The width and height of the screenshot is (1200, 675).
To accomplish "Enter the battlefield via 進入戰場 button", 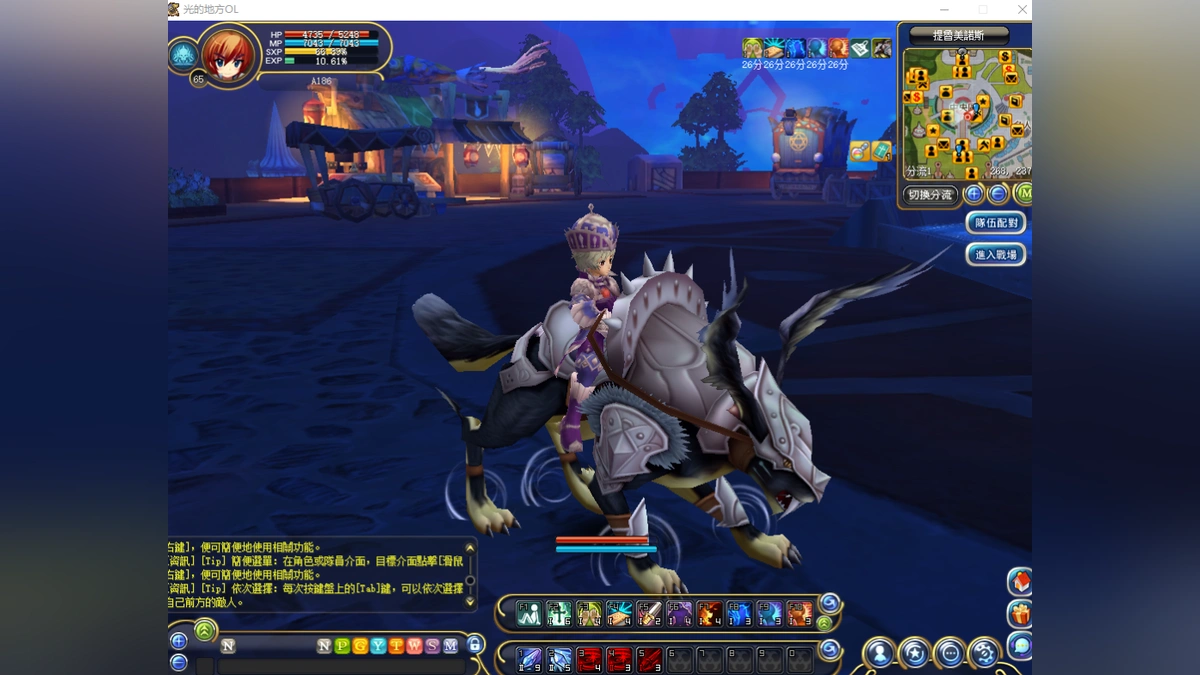I will click(996, 255).
